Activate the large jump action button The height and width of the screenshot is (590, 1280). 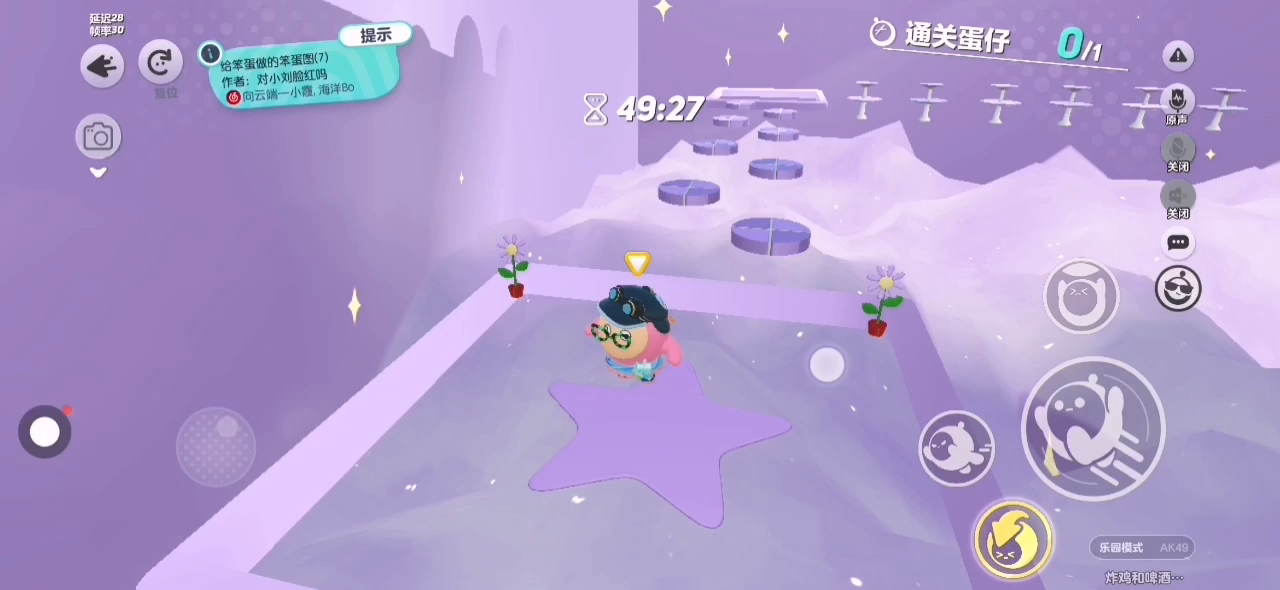click(x=1092, y=428)
